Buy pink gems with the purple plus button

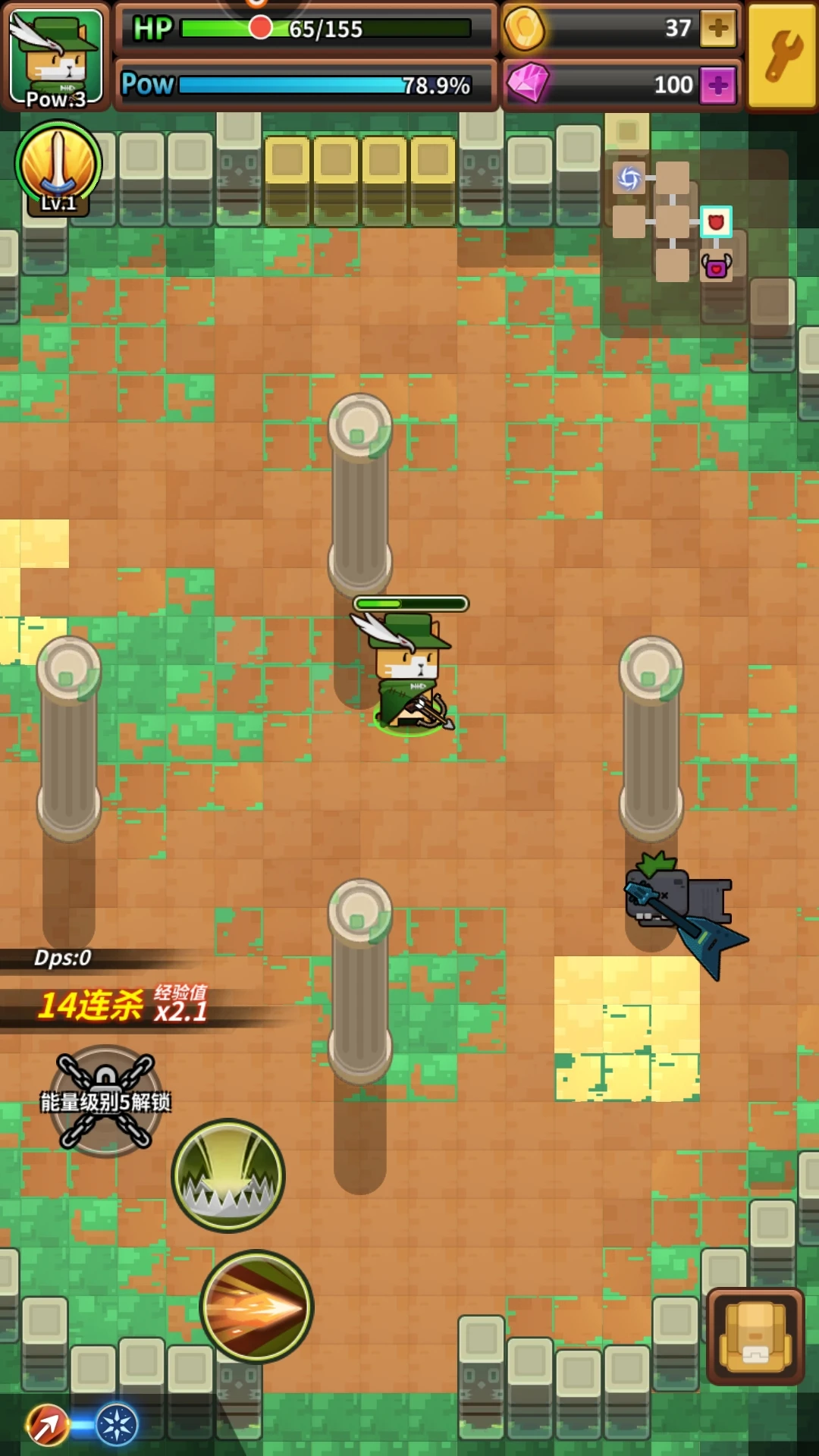717,85
